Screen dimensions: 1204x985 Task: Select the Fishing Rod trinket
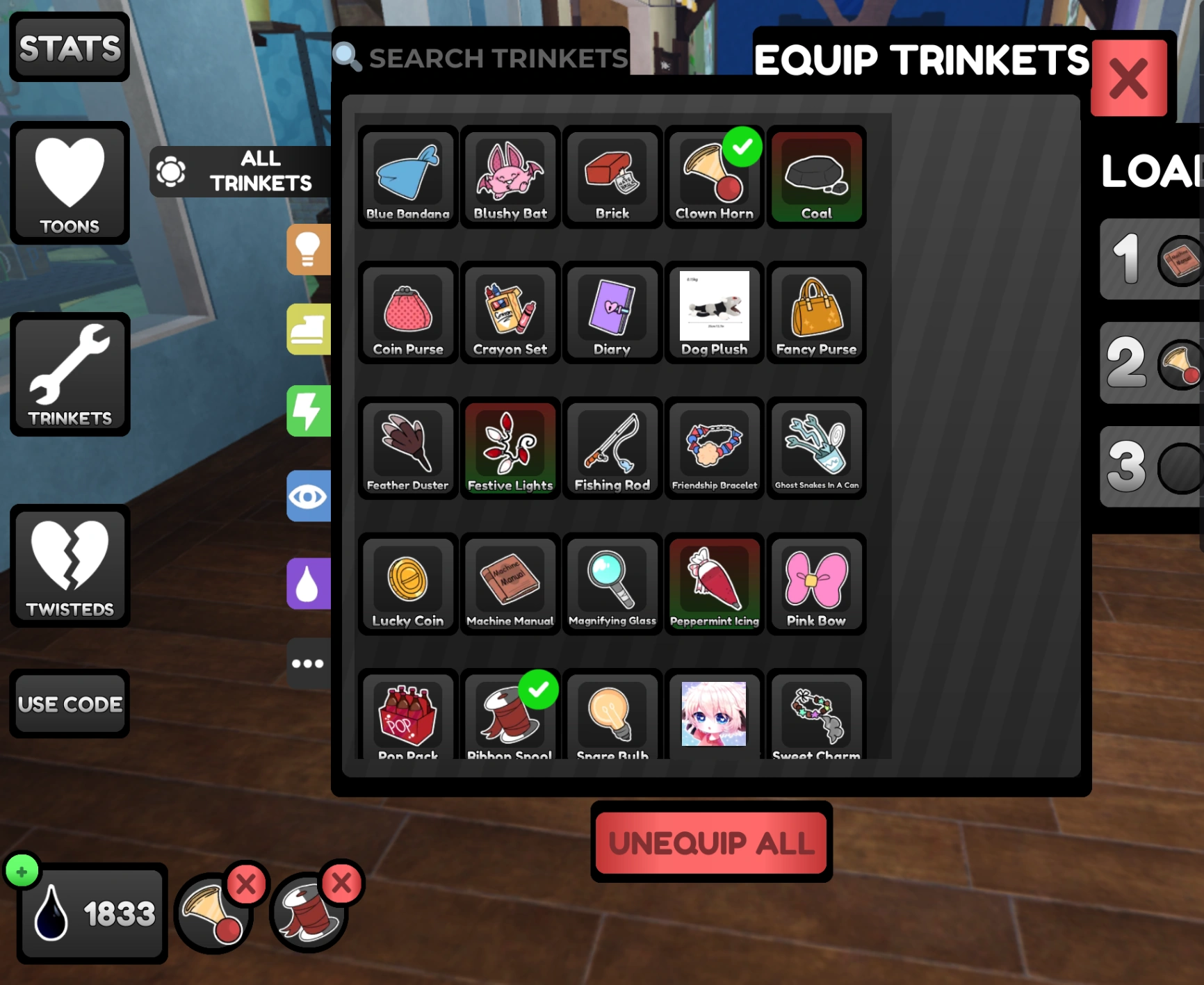click(x=612, y=448)
